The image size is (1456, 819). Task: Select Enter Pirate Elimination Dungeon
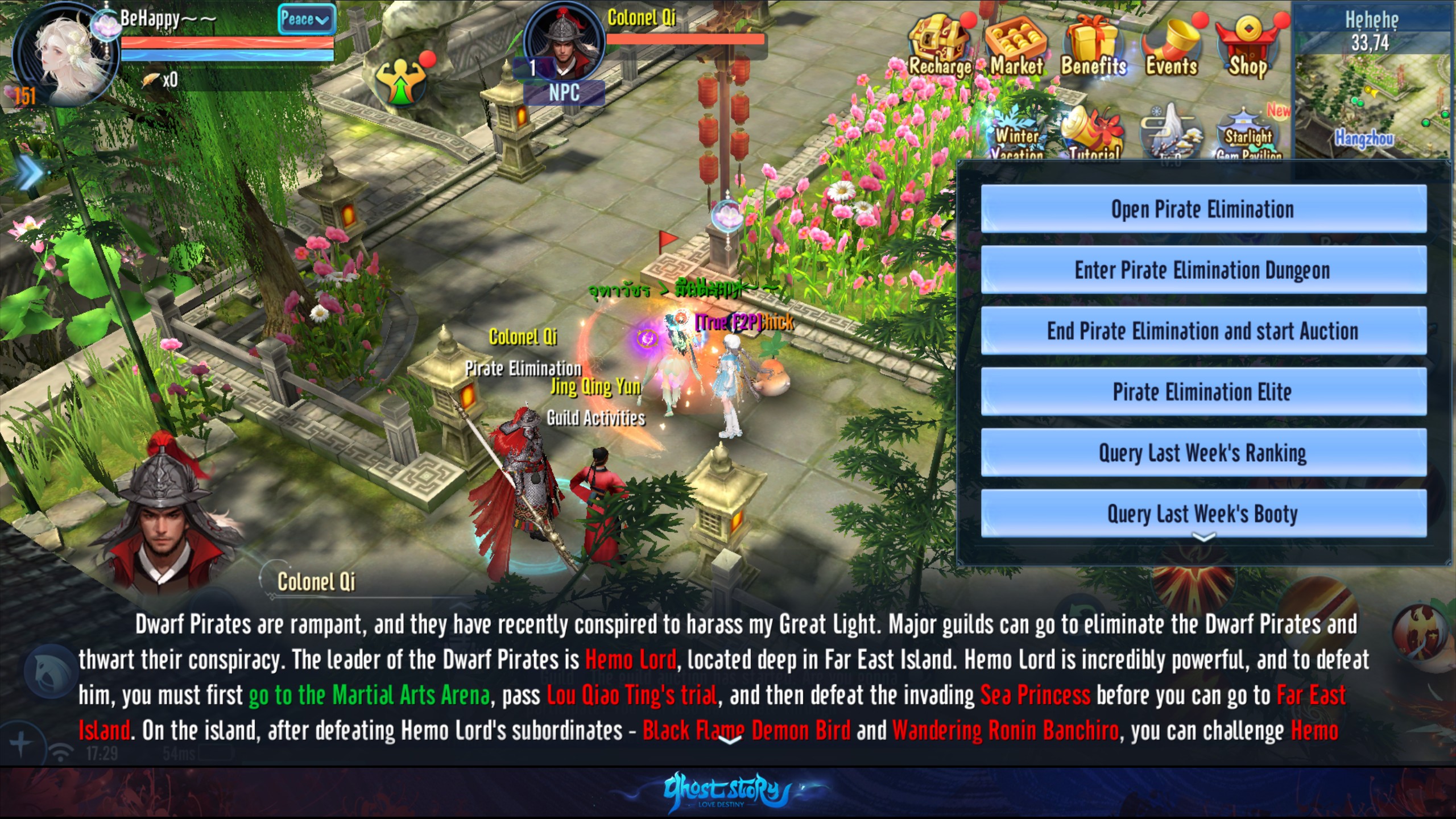(x=1203, y=270)
